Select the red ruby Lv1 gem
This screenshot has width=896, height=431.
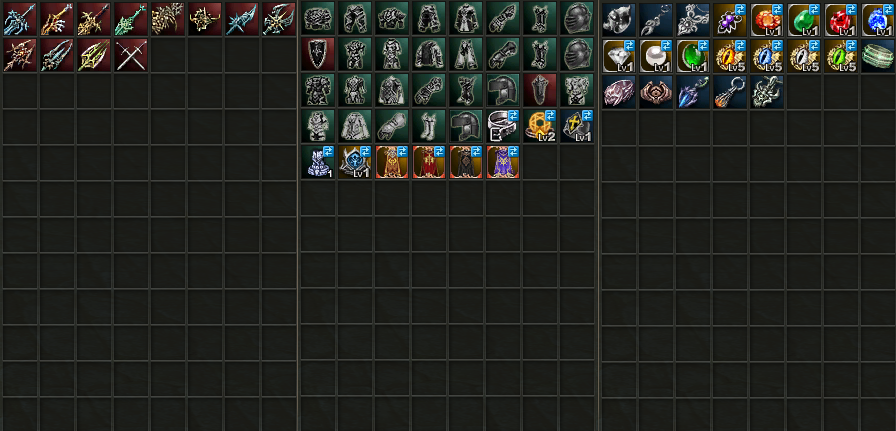[x=841, y=19]
